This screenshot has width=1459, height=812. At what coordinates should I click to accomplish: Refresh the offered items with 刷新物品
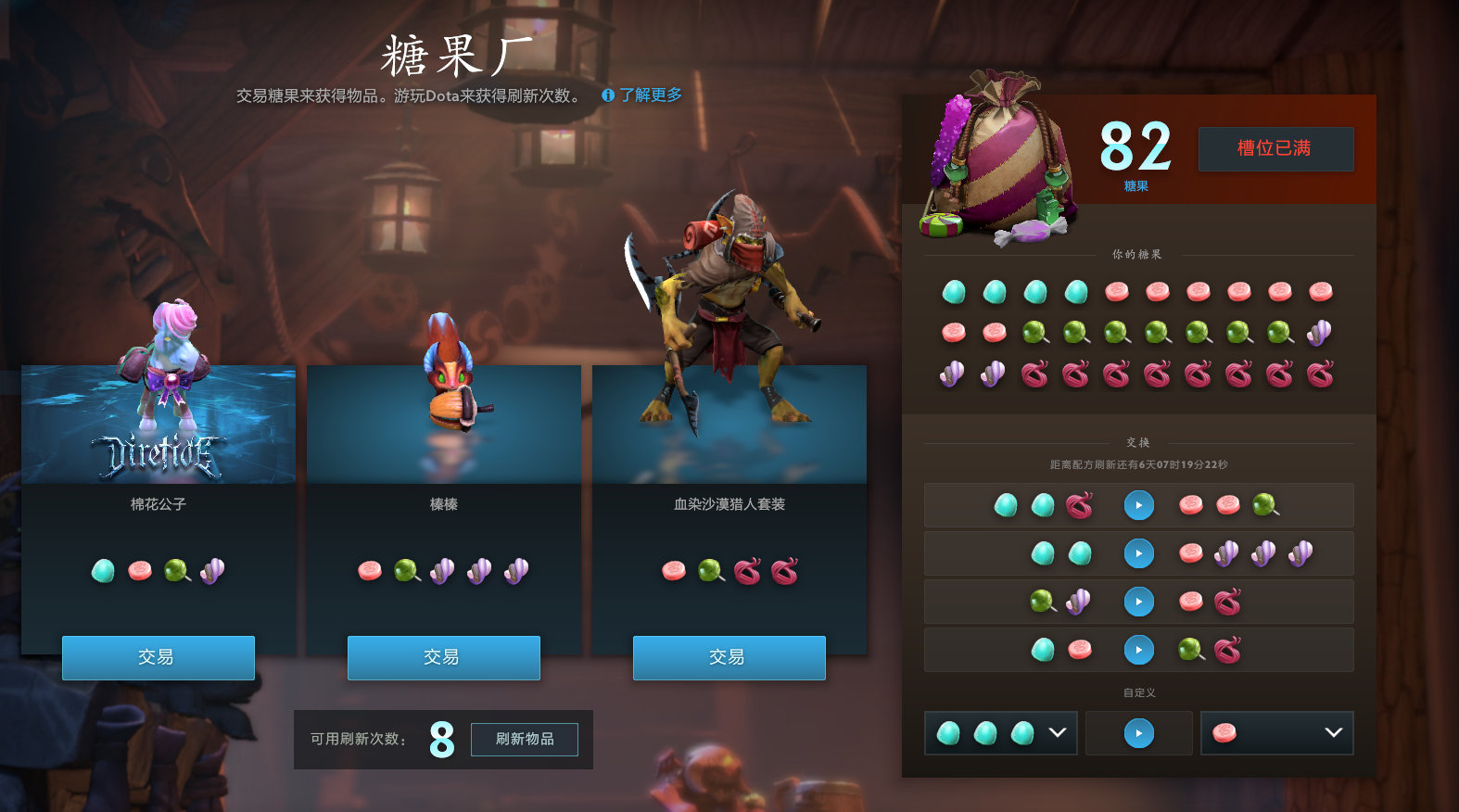coord(524,739)
